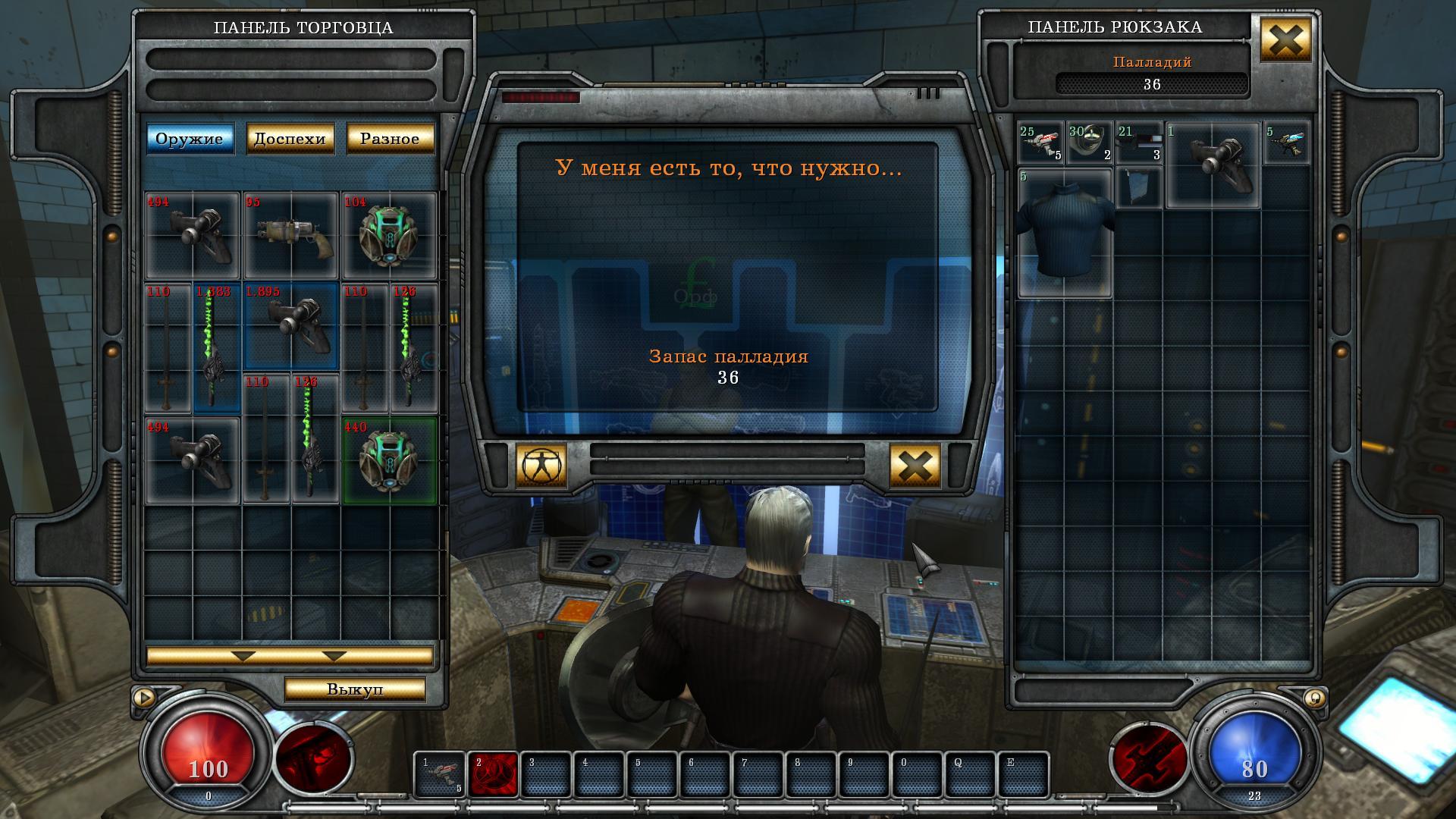Click the right red skill orb
The width and height of the screenshot is (1456, 819).
point(1148,758)
